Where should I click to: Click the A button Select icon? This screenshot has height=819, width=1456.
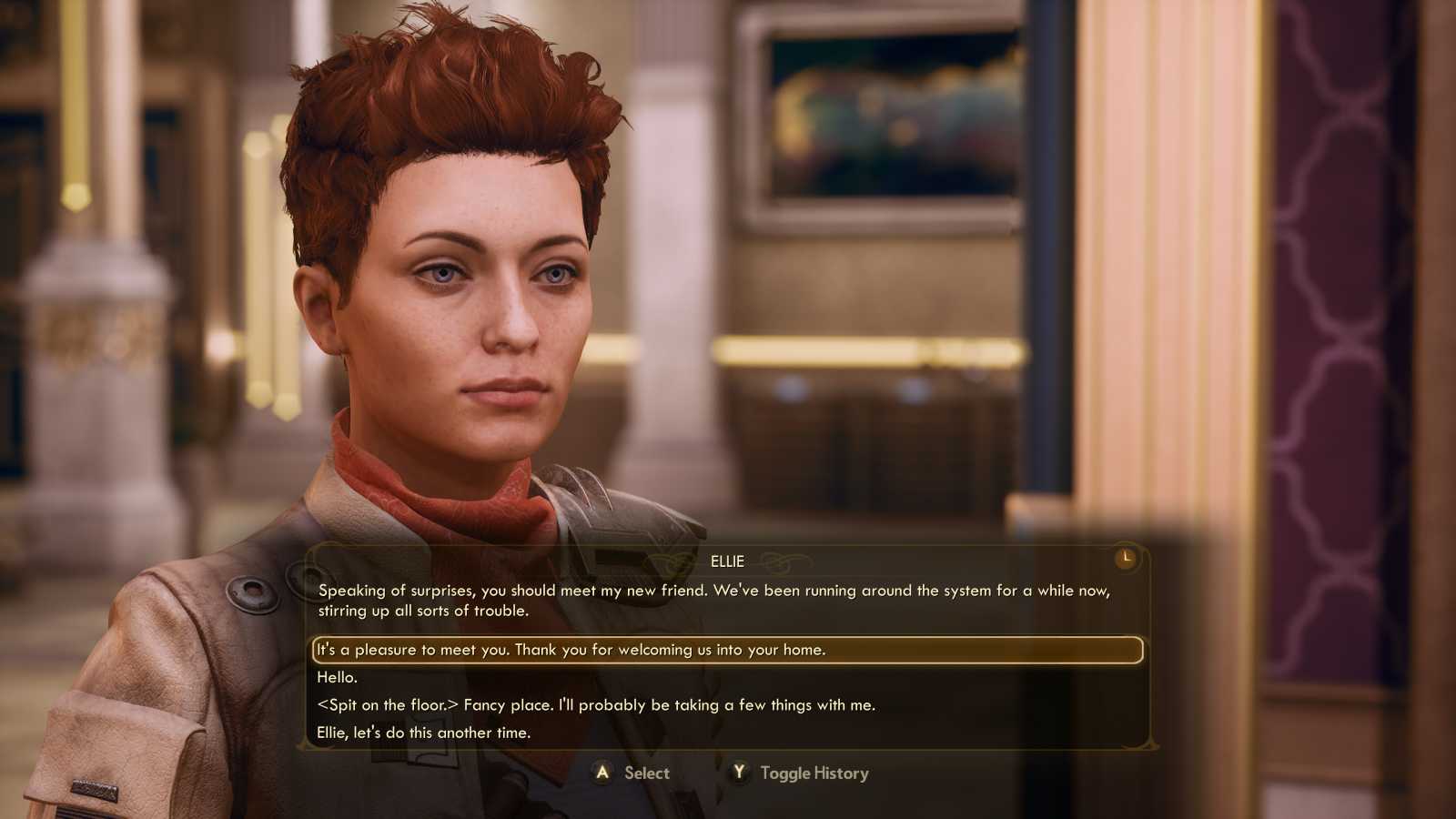[602, 773]
